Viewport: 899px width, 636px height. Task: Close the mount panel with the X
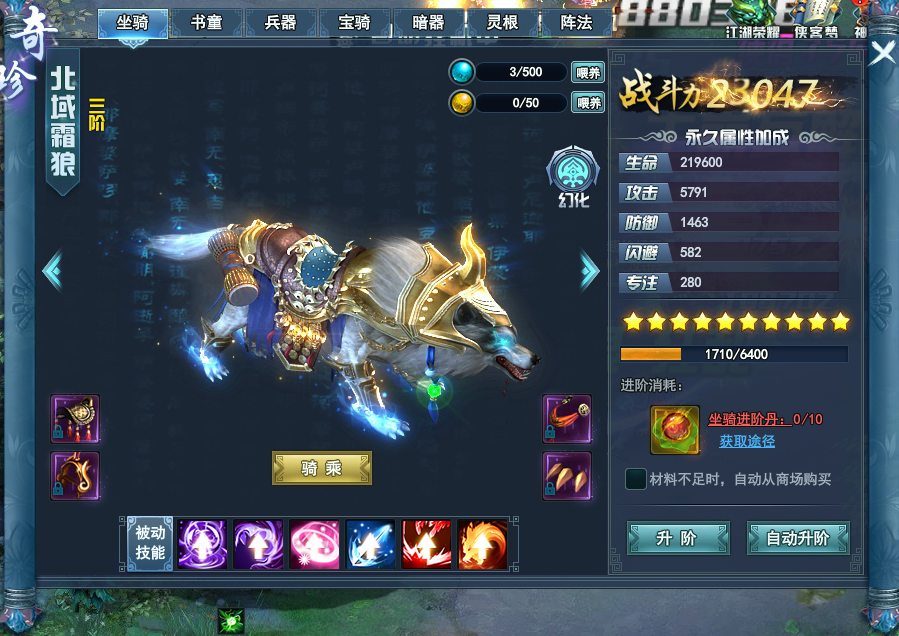pyautogui.click(x=882, y=53)
